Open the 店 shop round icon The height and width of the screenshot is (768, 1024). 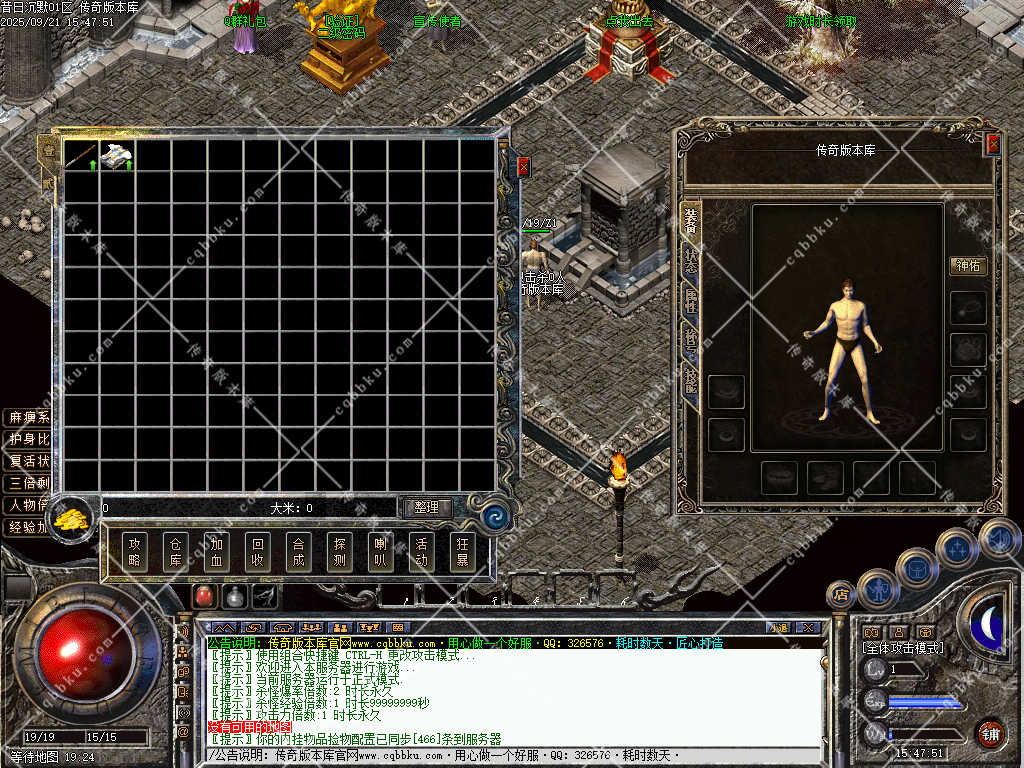pyautogui.click(x=841, y=595)
